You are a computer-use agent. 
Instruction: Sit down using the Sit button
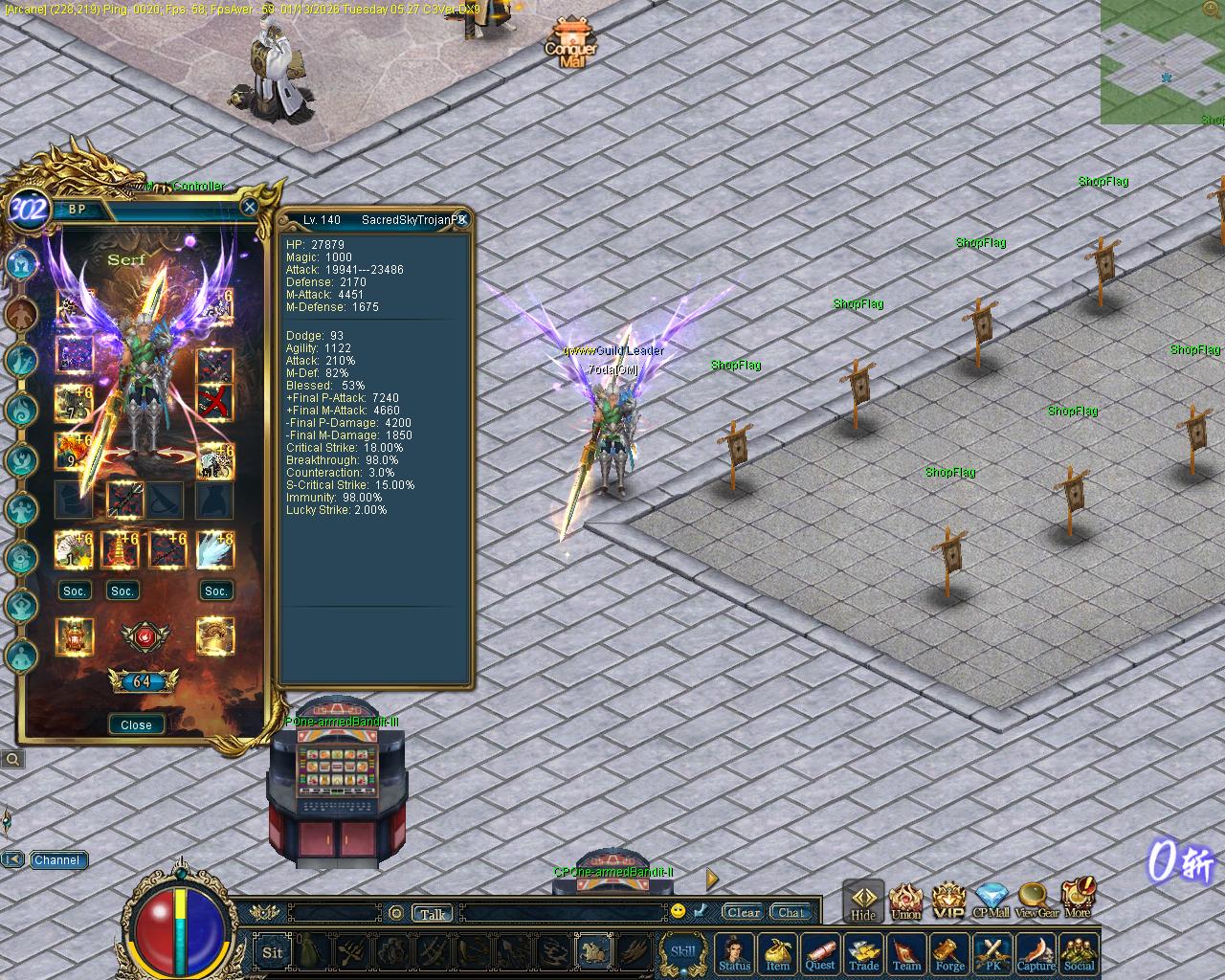pyautogui.click(x=273, y=951)
